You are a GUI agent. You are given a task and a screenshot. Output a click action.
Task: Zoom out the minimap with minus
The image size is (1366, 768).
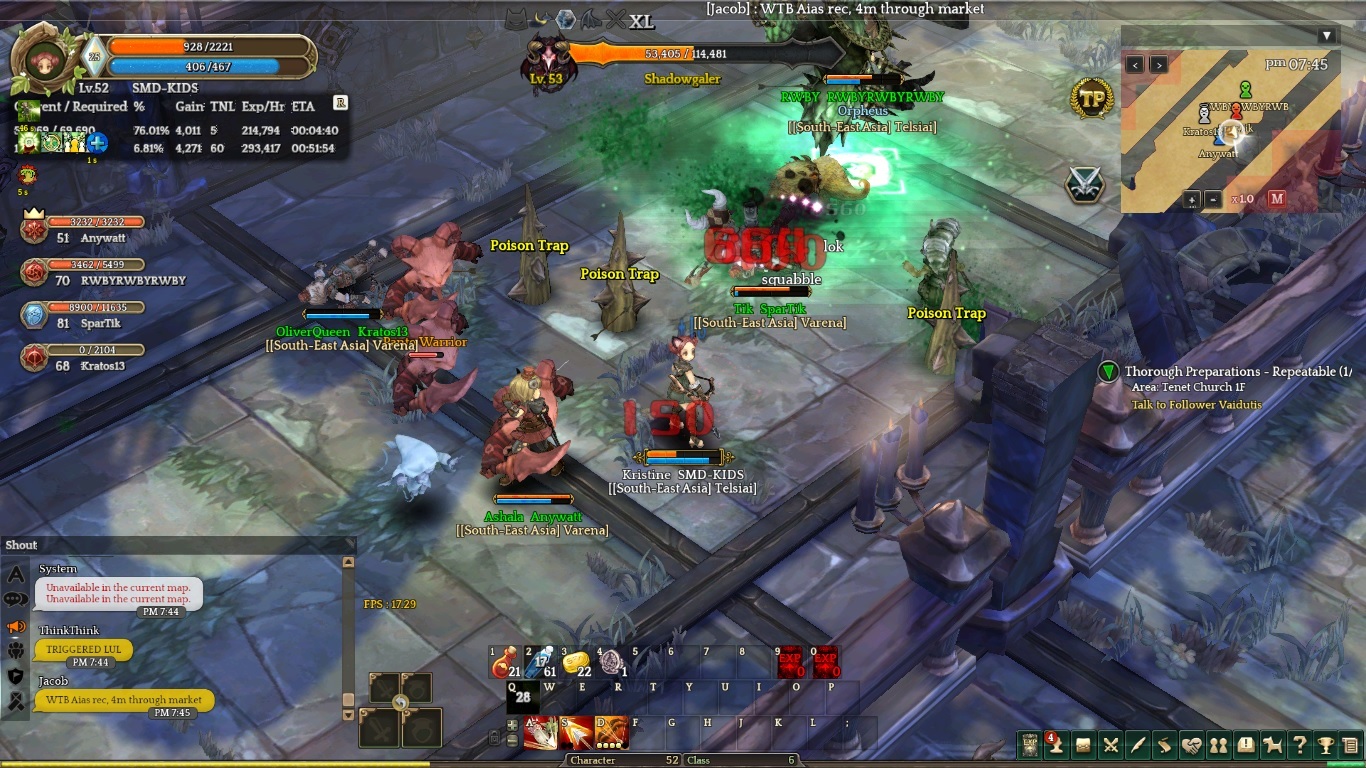point(1212,199)
